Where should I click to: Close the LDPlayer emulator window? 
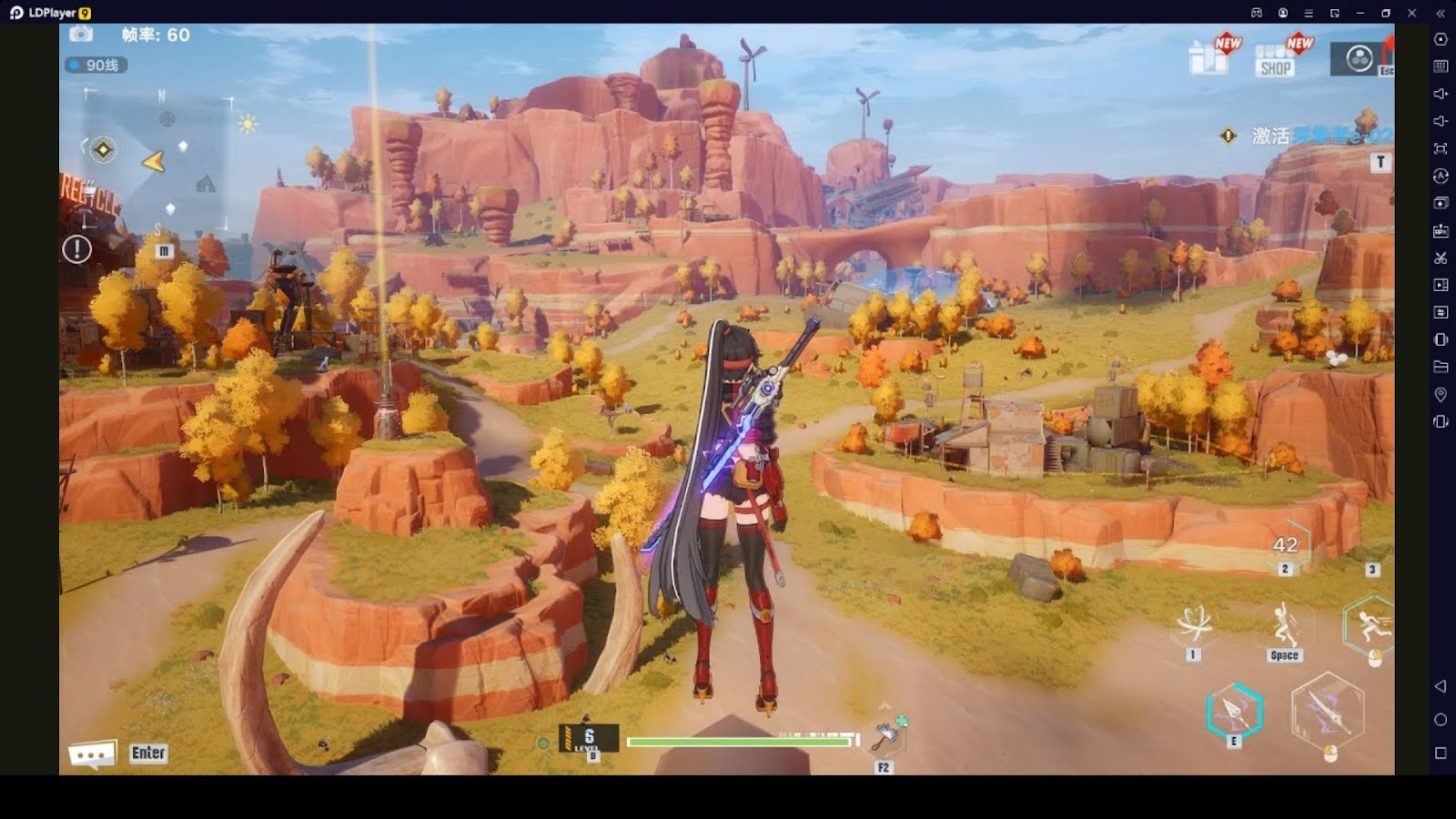(1411, 13)
